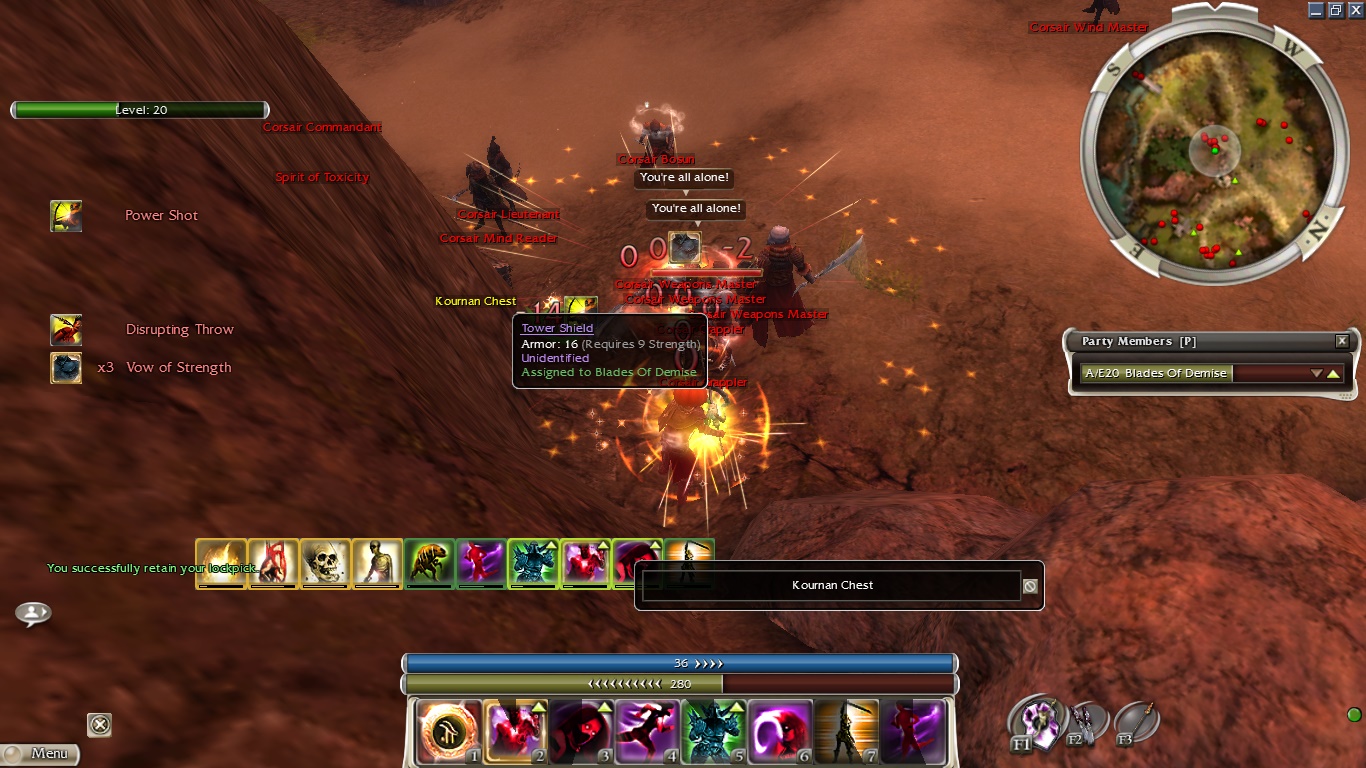Activate the green armored figure skill, slot 5
This screenshot has width=1366, height=768.
712,730
